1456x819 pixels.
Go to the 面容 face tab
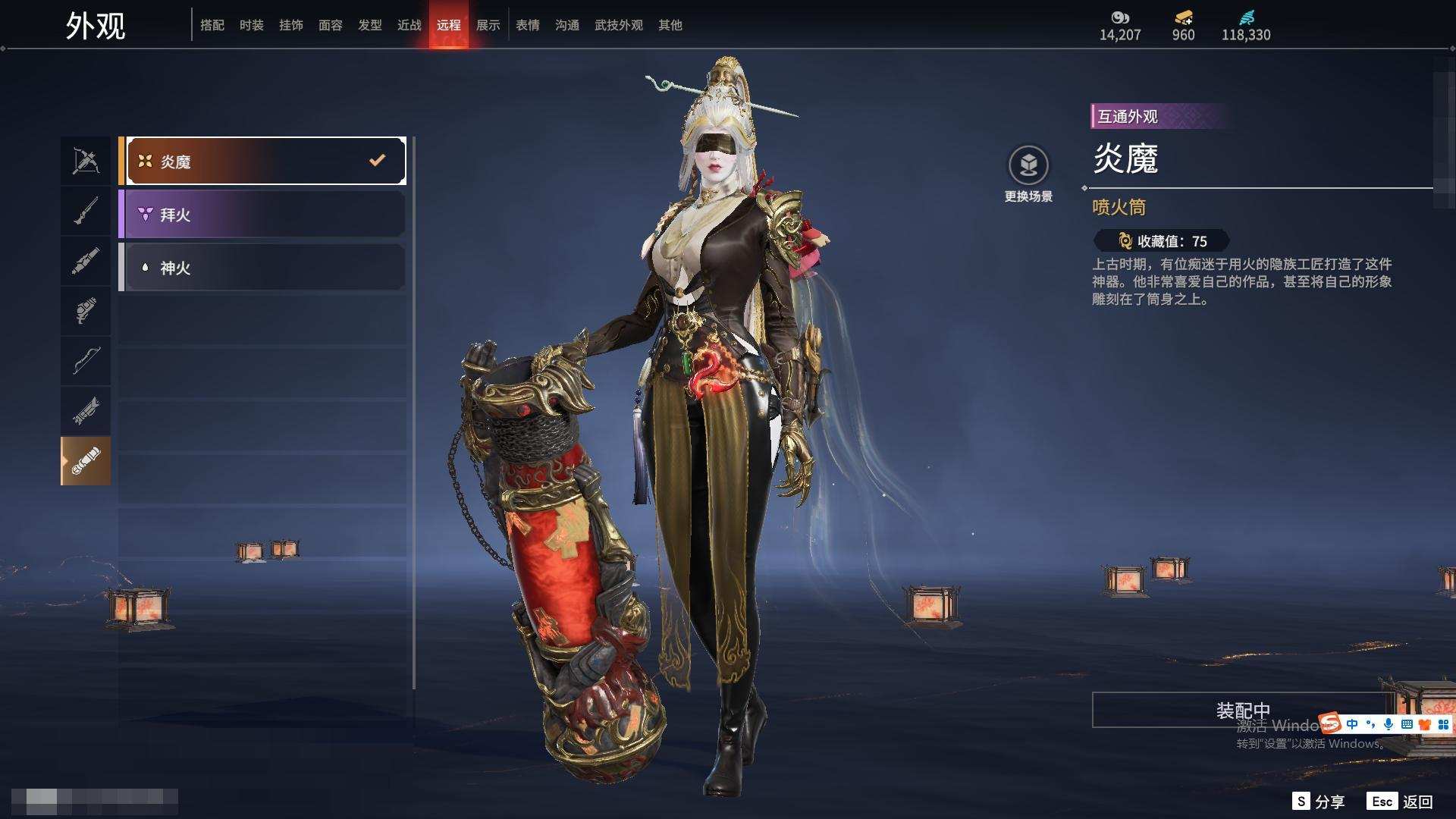pos(331,25)
